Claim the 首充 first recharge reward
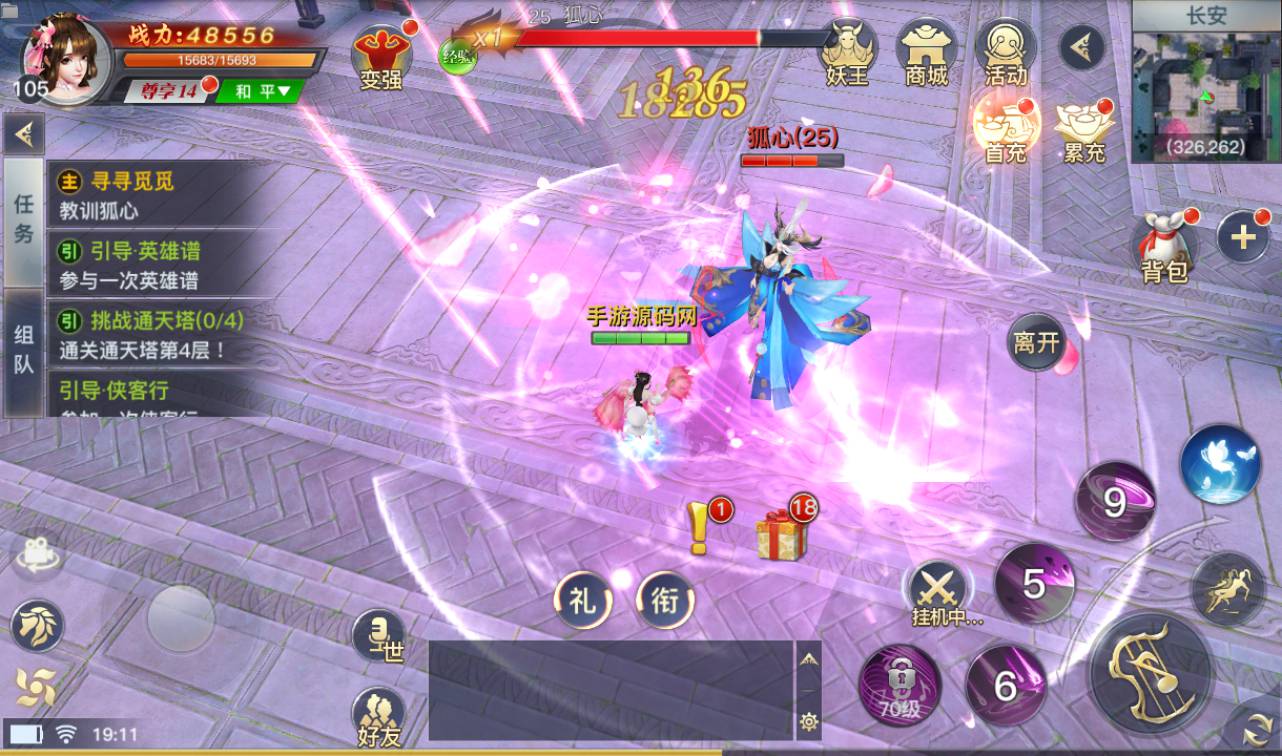This screenshot has height=756, width=1282. tap(1006, 128)
